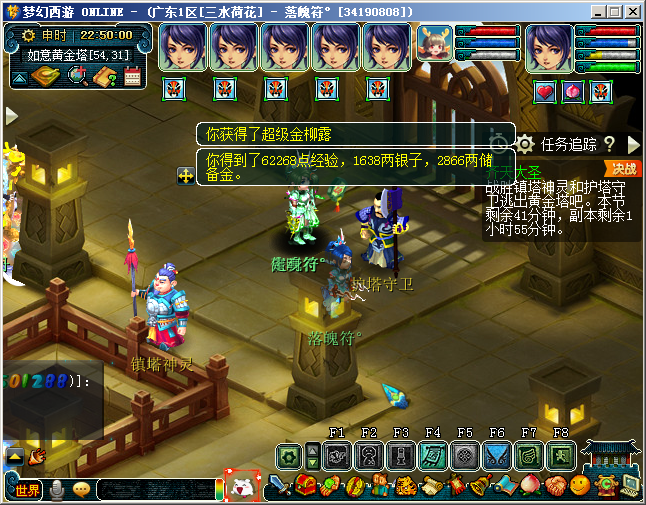Click the peach buff icon
This screenshot has width=646, height=505.
[x=572, y=92]
